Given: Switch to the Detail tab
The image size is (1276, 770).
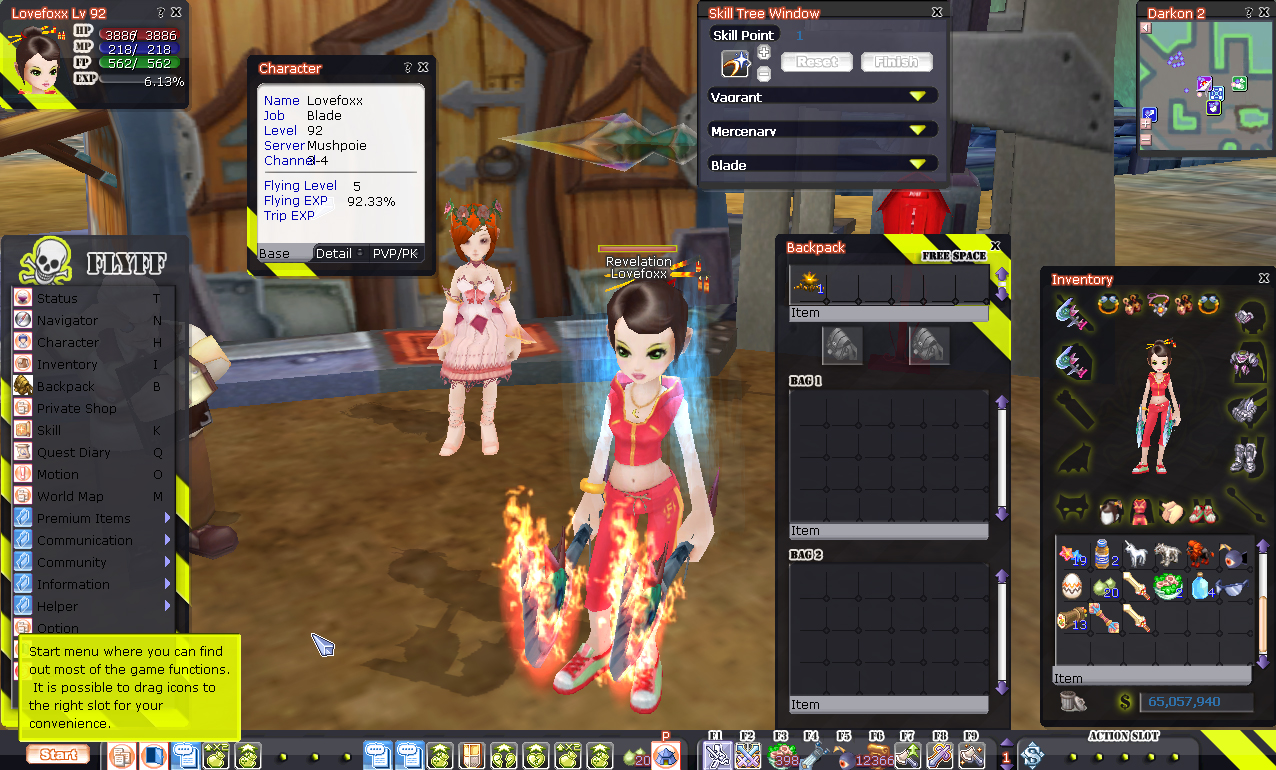Looking at the screenshot, I should (334, 254).
